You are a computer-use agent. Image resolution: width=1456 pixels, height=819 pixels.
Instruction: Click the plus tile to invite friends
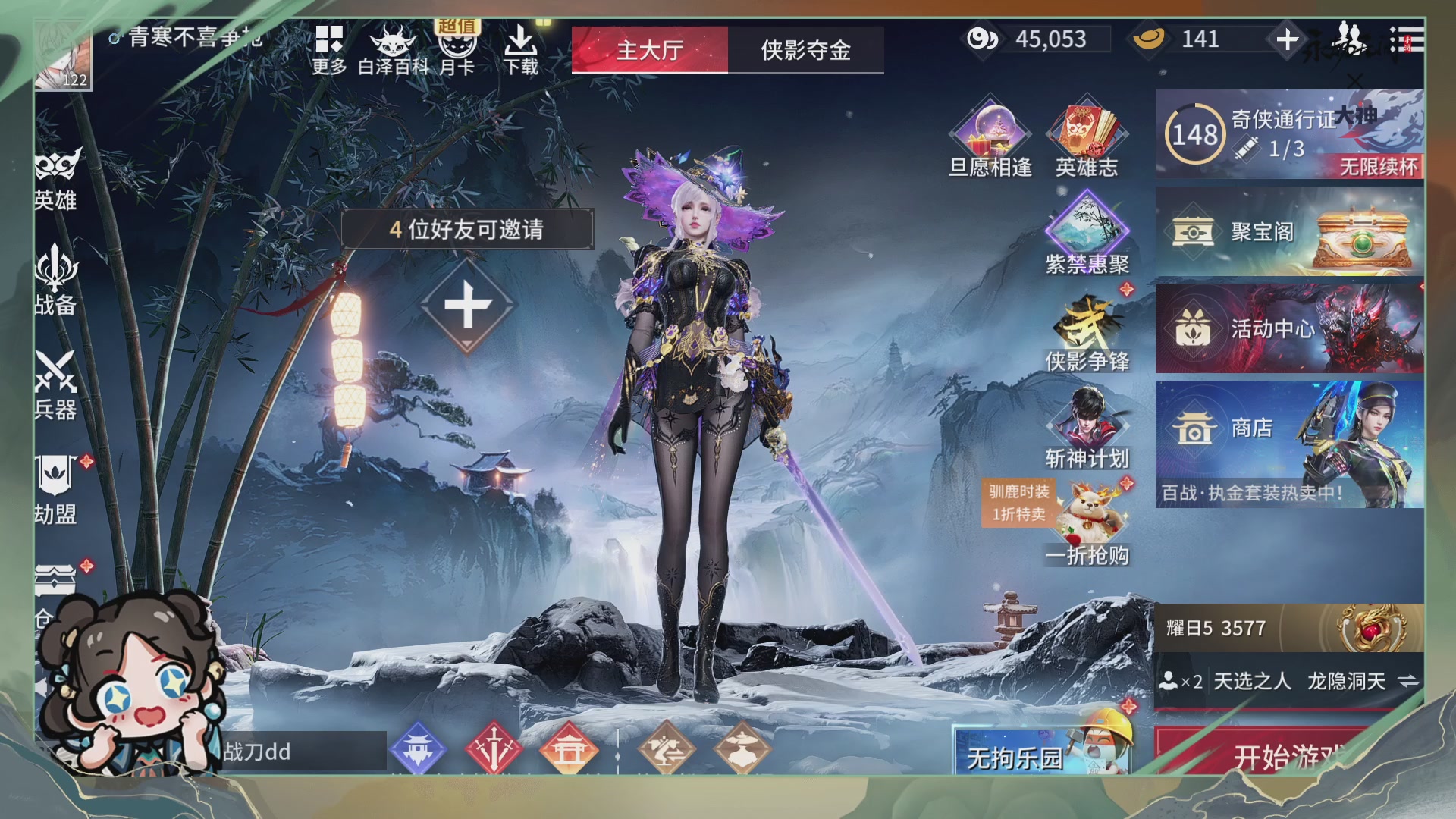(468, 303)
